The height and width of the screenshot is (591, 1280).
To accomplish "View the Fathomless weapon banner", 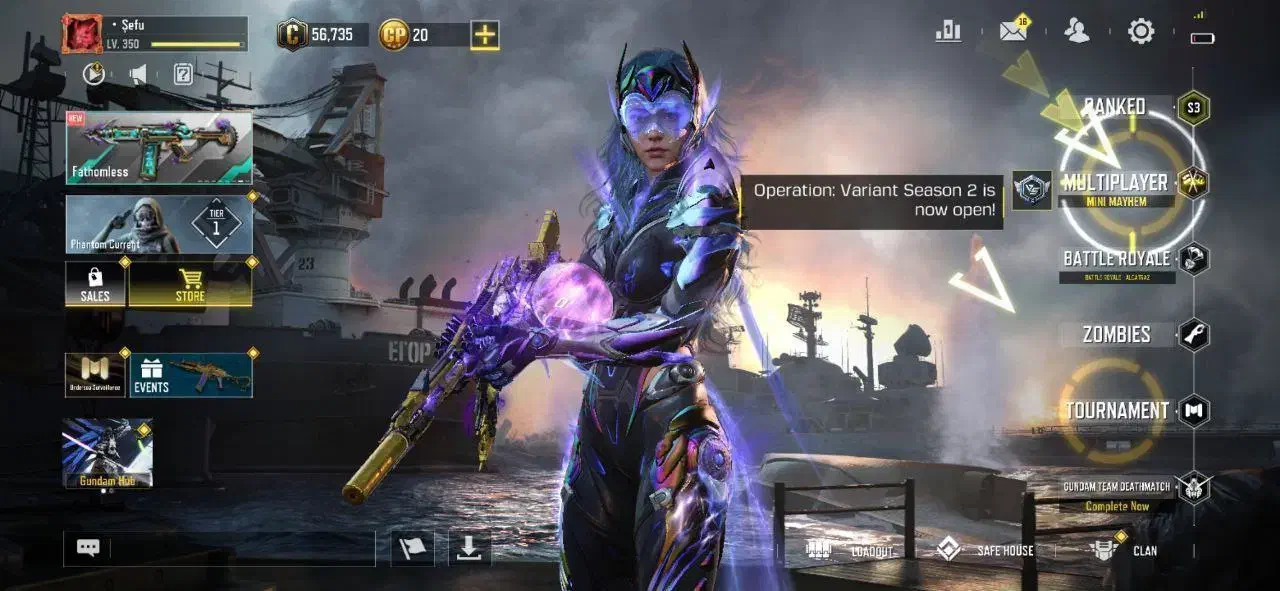I will click(x=159, y=148).
